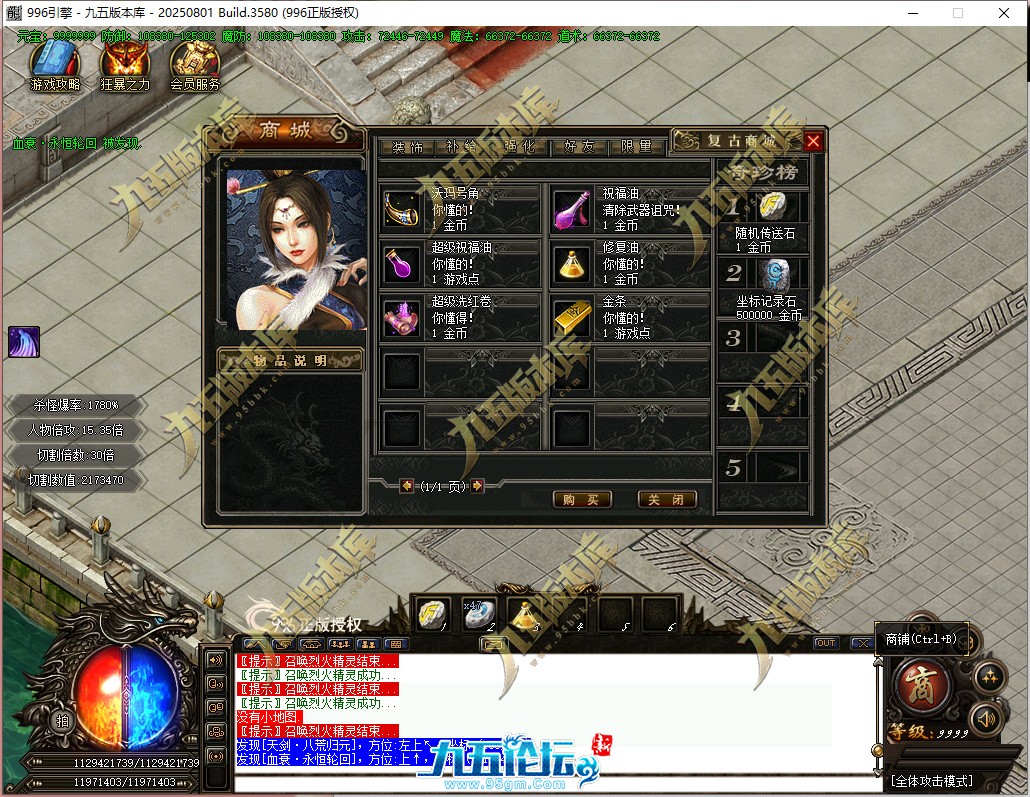This screenshot has height=797, width=1030.
Task: Select the 超级洗红卷 scroll item
Action: tap(402, 318)
